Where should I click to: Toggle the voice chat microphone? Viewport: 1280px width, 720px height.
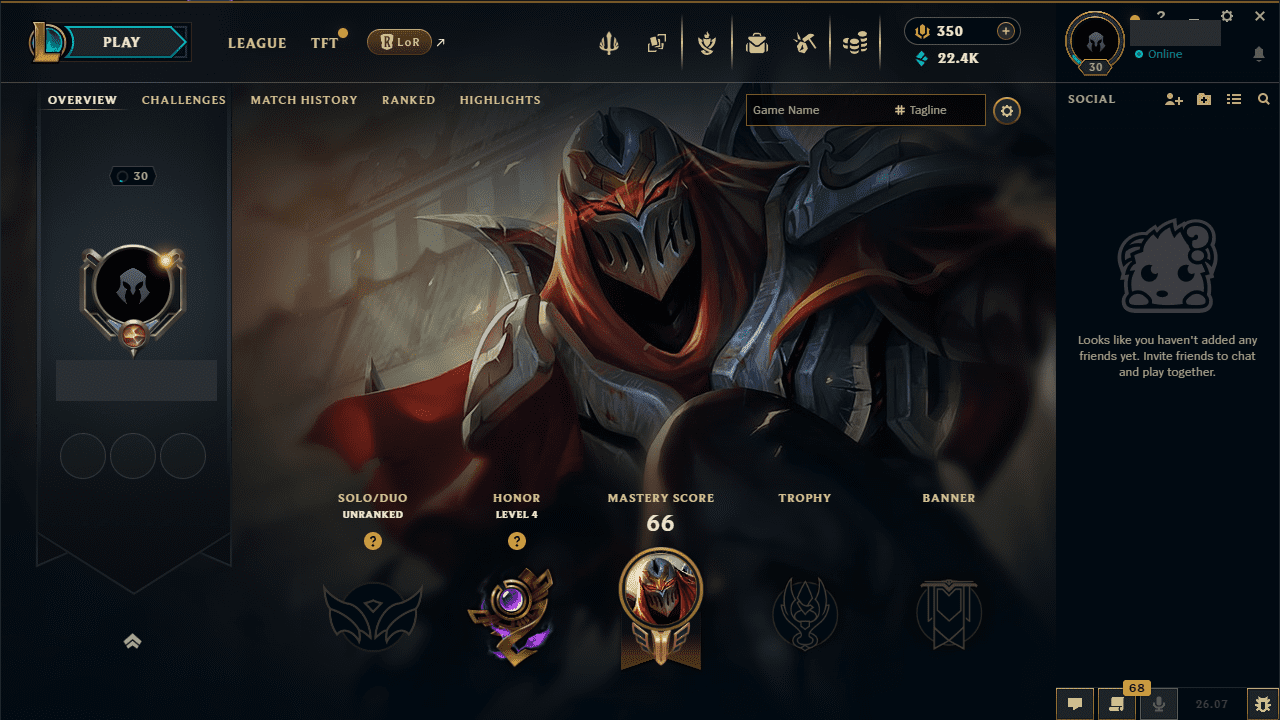(x=1157, y=704)
